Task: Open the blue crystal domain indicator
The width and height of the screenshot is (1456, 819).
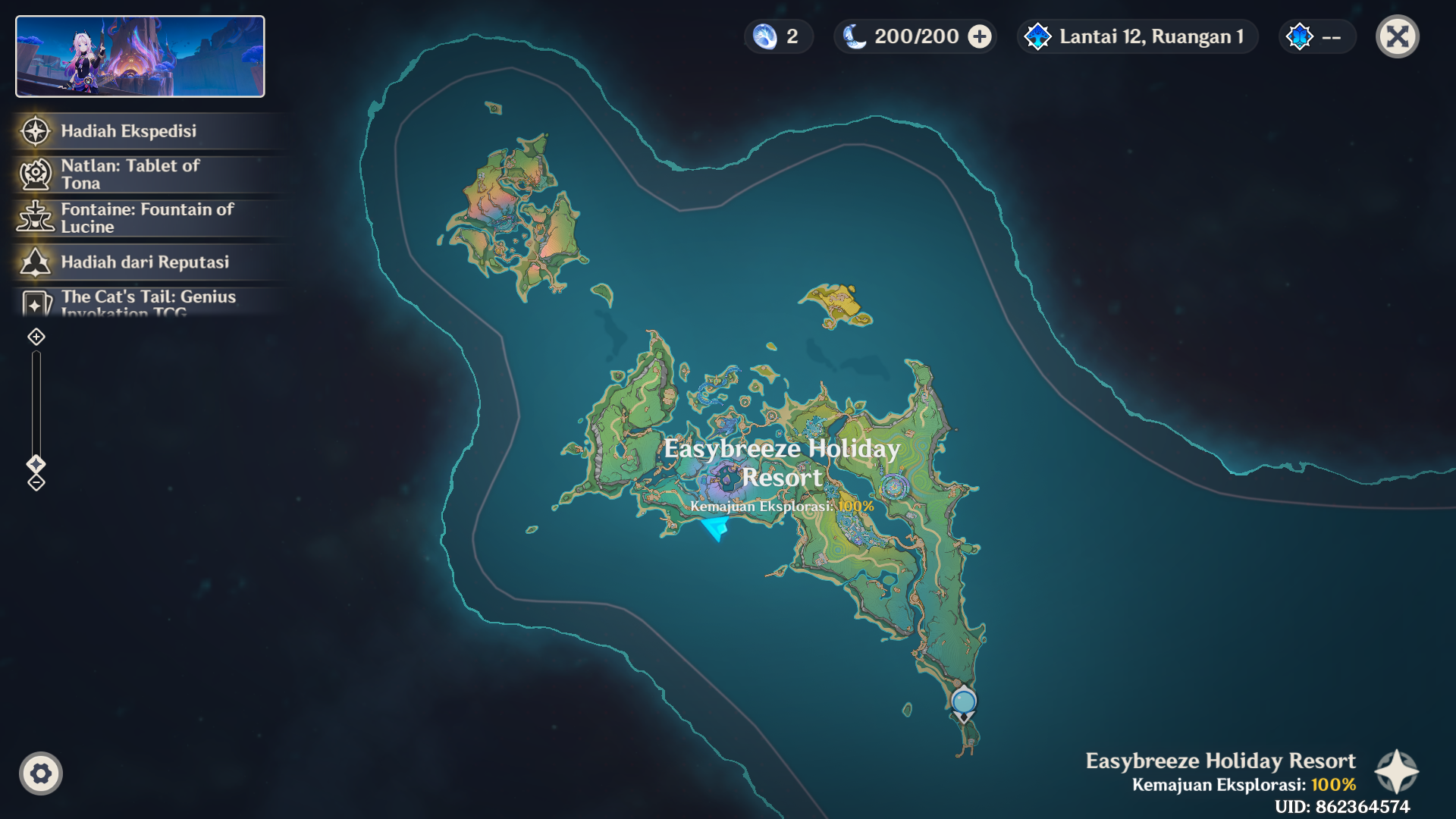Action: coord(1316,36)
